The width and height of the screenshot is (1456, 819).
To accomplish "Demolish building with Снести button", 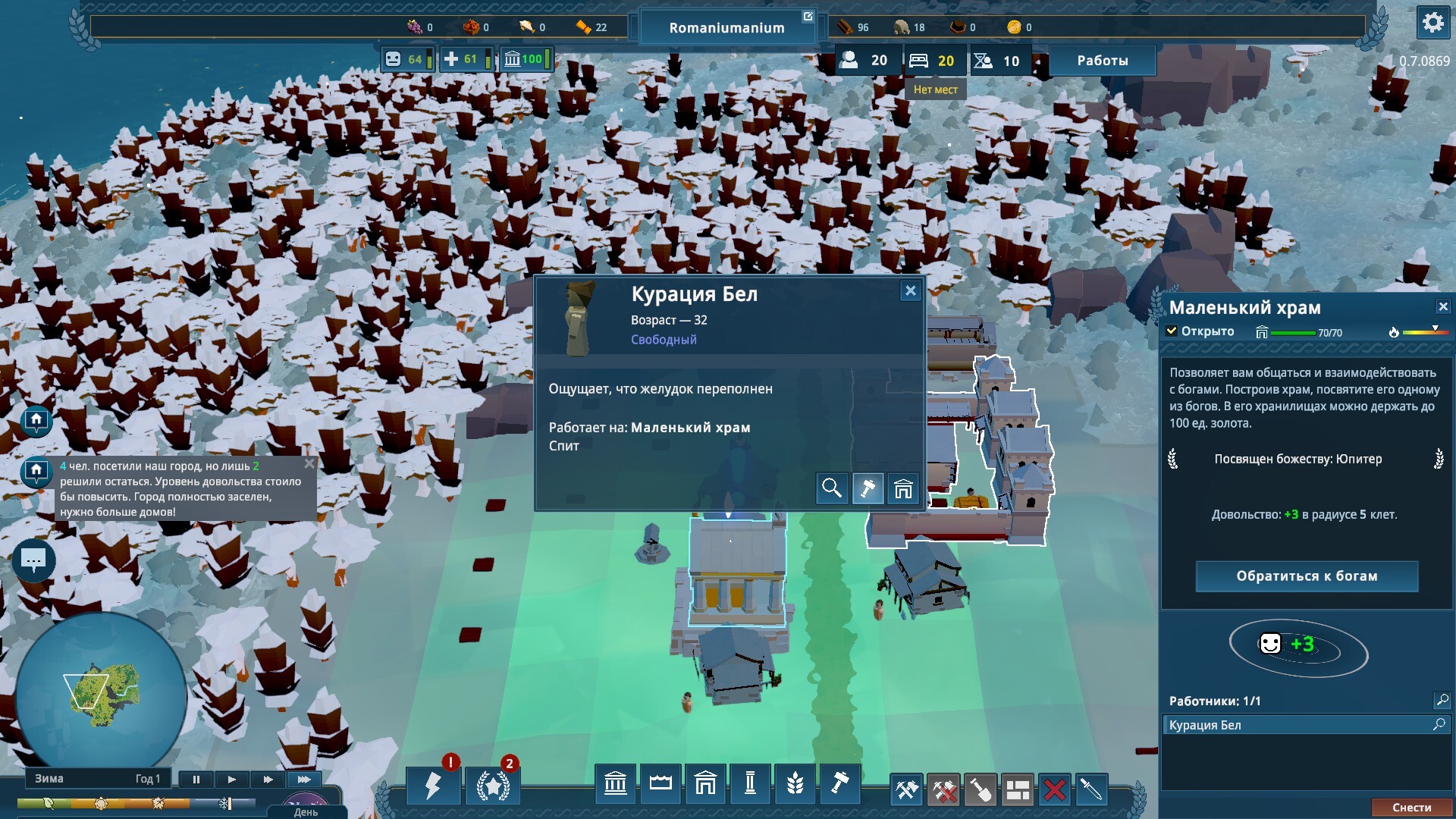I will click(1411, 808).
